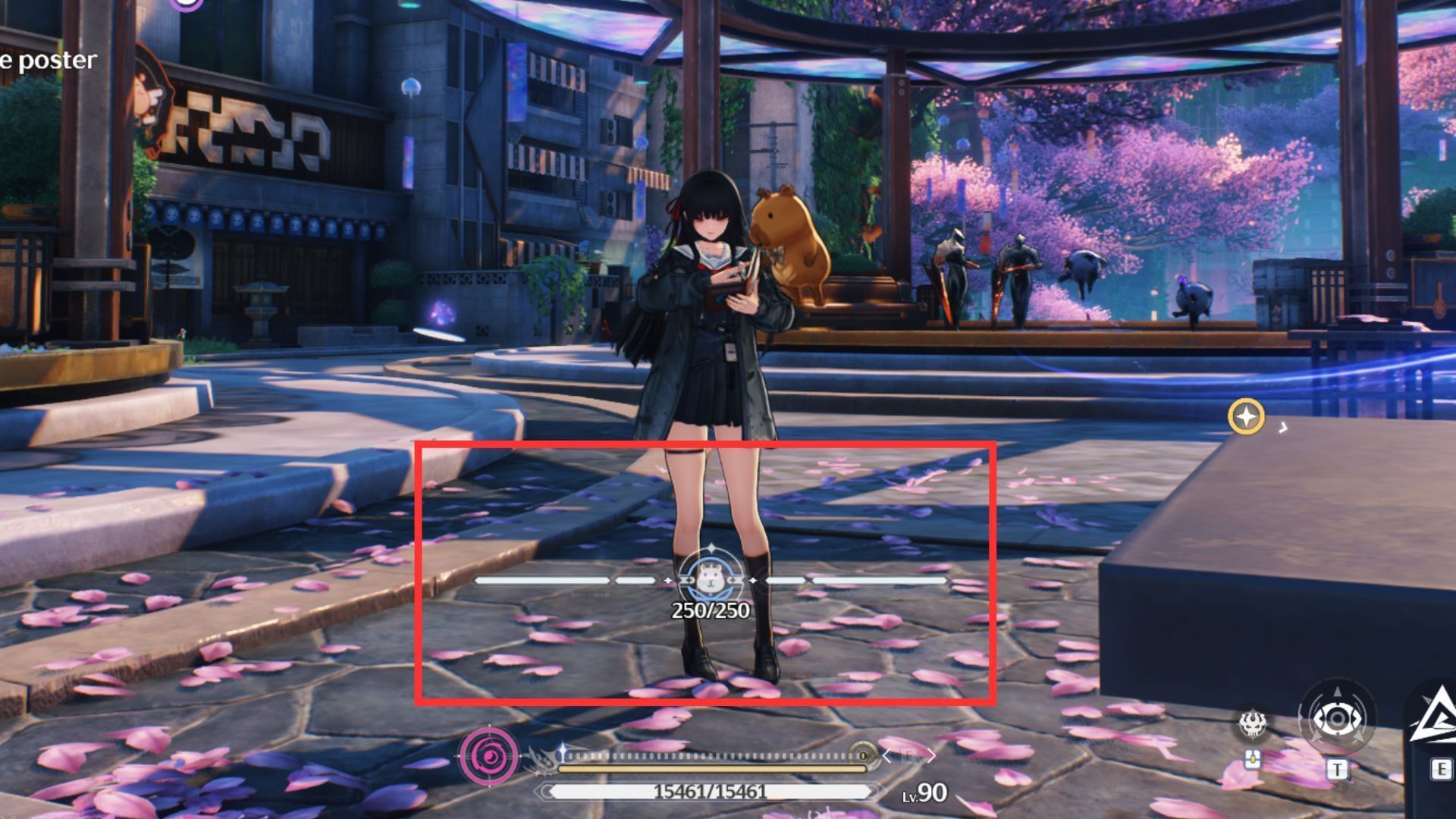The width and height of the screenshot is (1456, 819).
Task: Click the eye-shaped camera control widget
Action: click(1338, 718)
